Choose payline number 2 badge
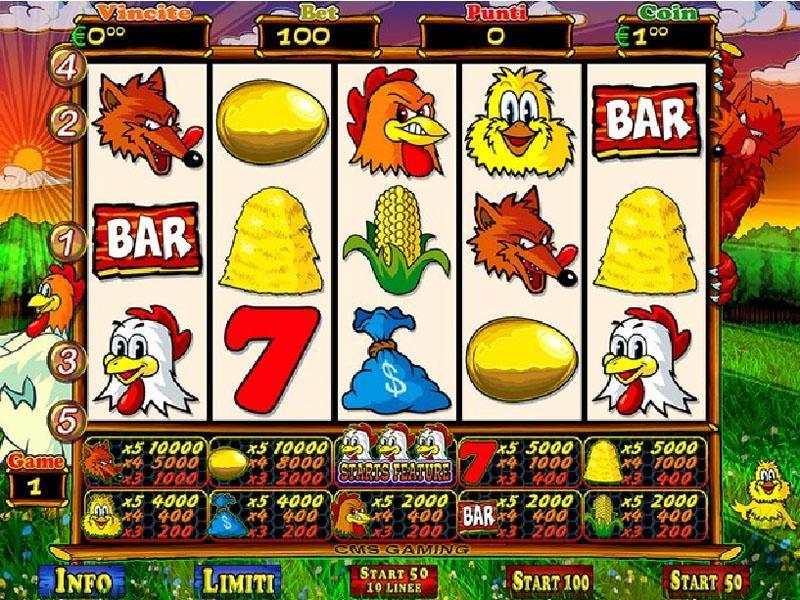The image size is (800, 600). tap(68, 123)
